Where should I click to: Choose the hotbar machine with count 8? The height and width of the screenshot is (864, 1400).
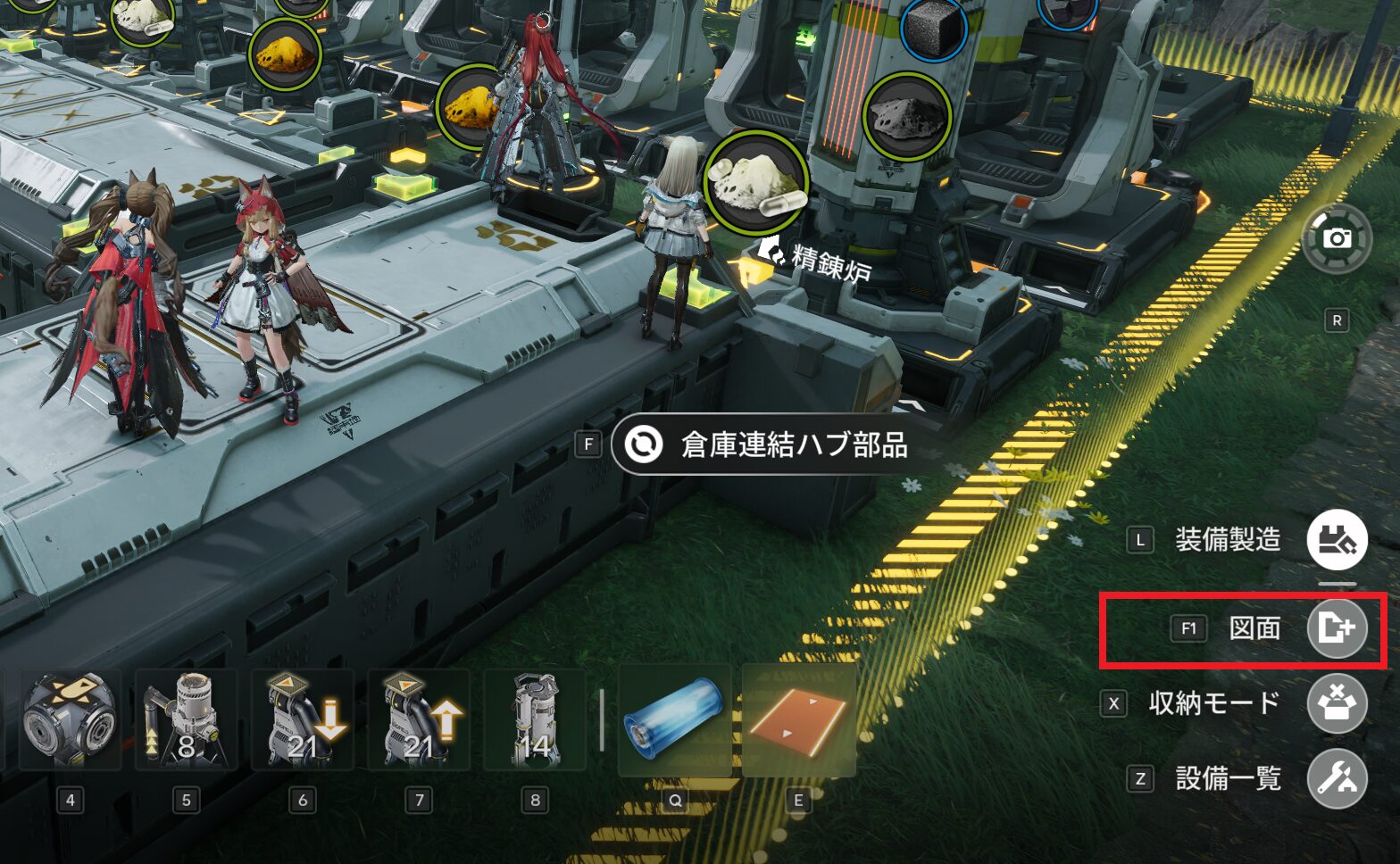pos(186,721)
